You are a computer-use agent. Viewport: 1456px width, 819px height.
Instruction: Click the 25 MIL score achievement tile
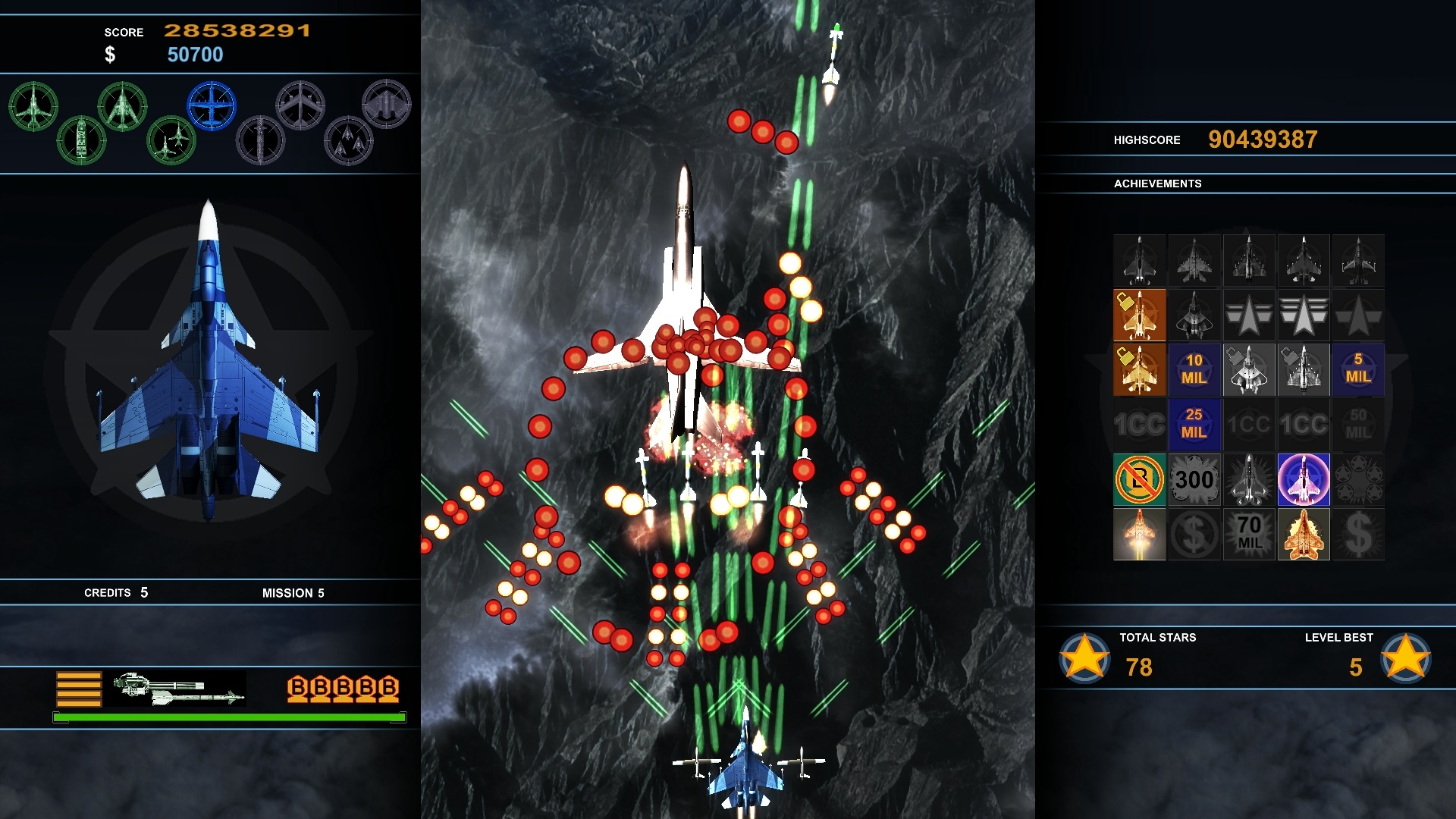click(x=1194, y=423)
